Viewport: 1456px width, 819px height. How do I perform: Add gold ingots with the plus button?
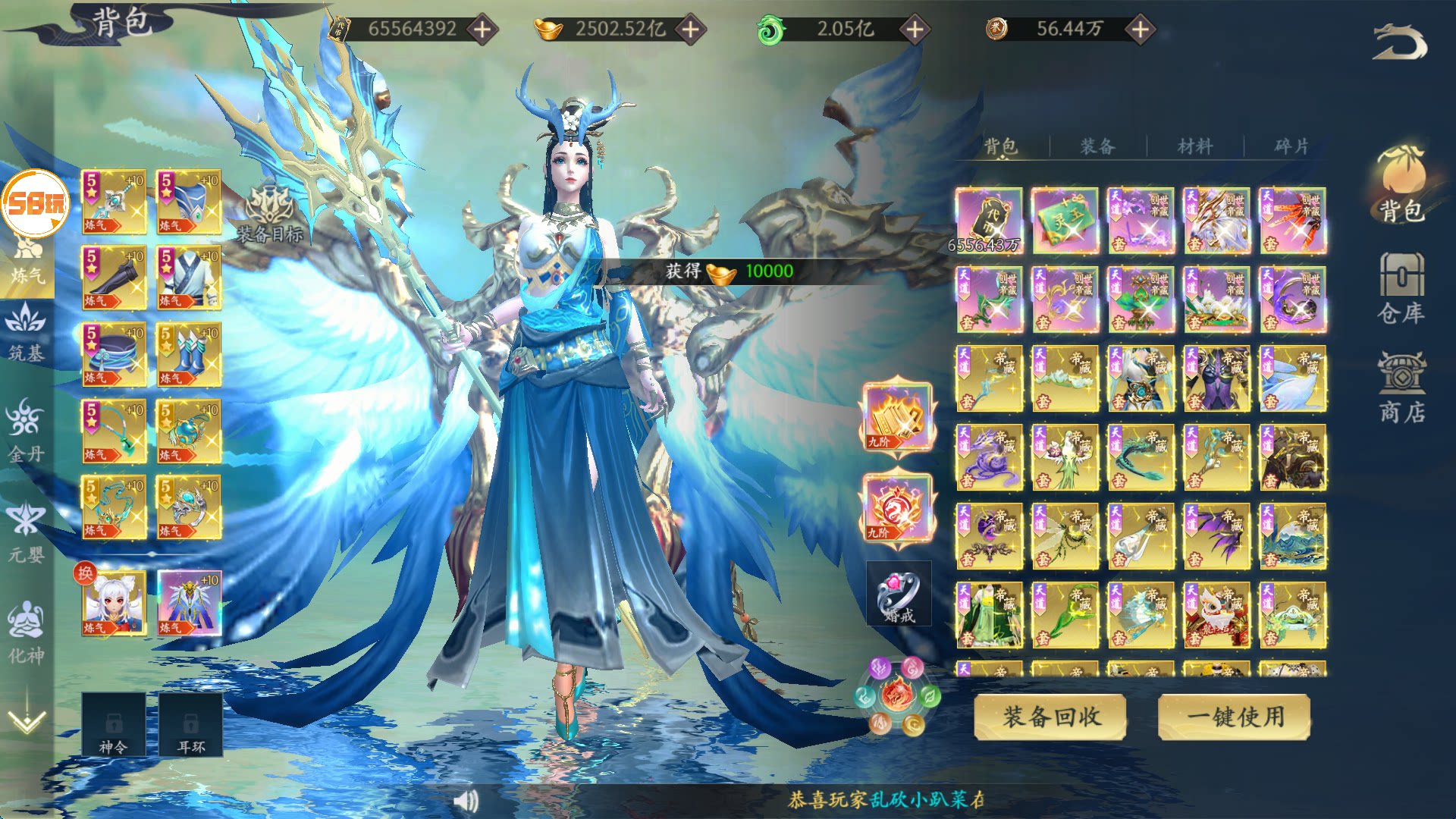pos(690,30)
